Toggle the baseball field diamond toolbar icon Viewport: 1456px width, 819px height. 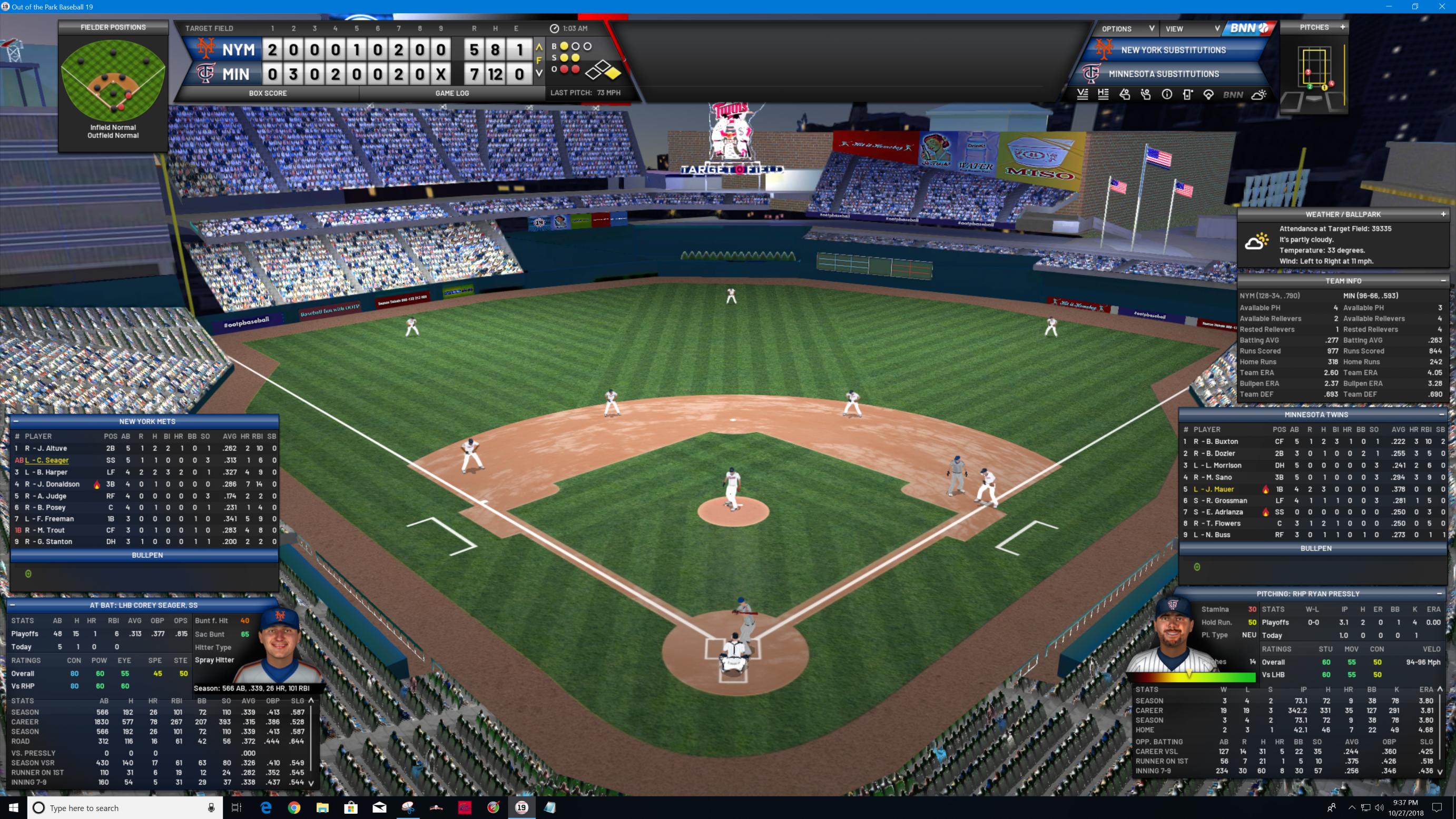coord(1208,95)
